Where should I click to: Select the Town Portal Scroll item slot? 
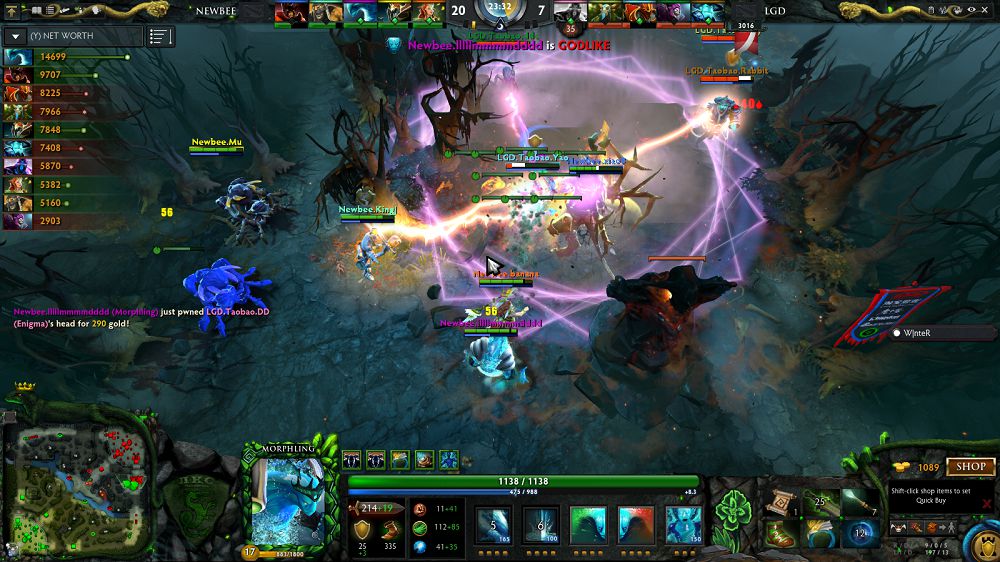coord(781,503)
